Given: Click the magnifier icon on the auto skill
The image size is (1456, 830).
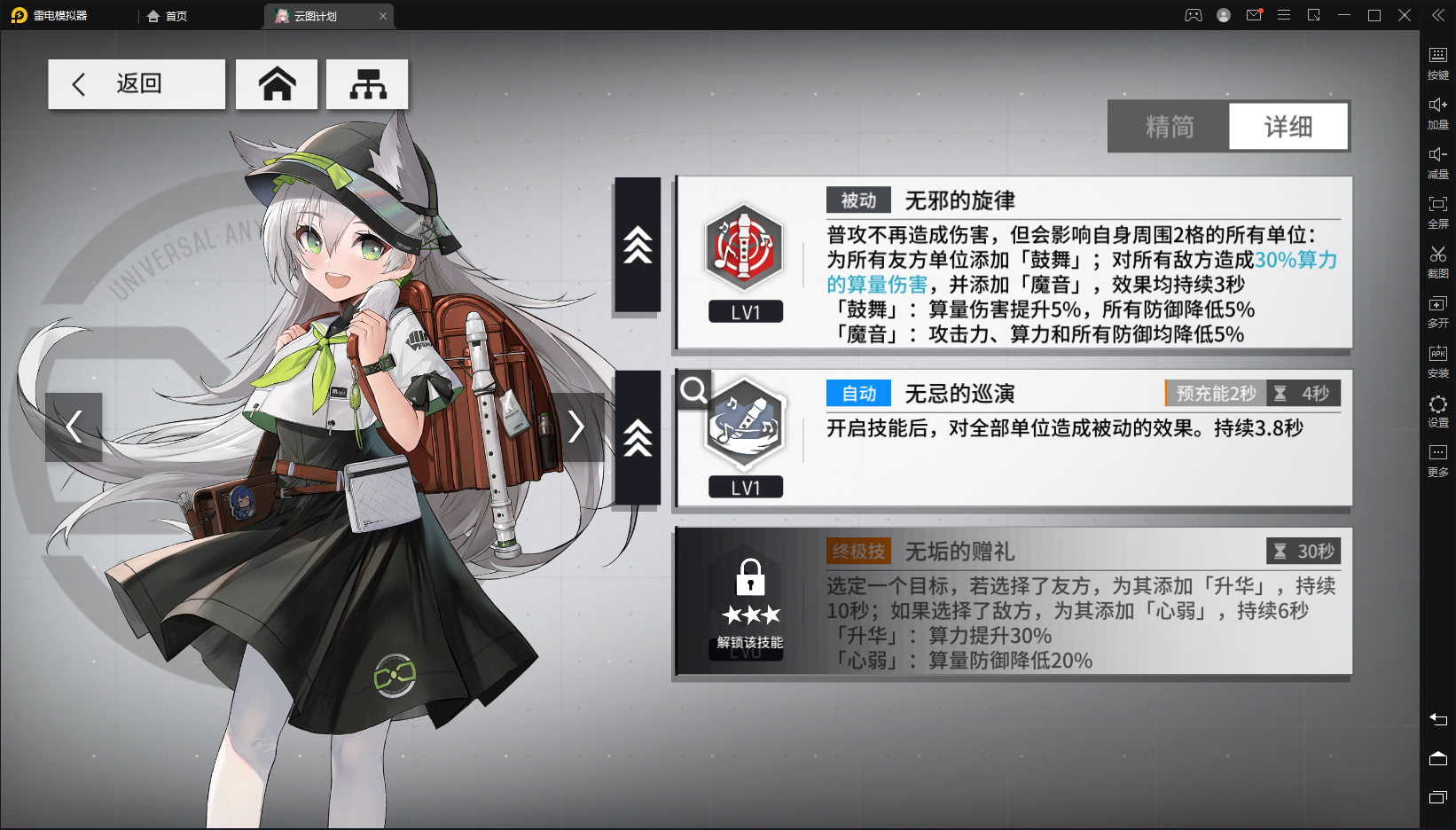Looking at the screenshot, I should tap(693, 390).
